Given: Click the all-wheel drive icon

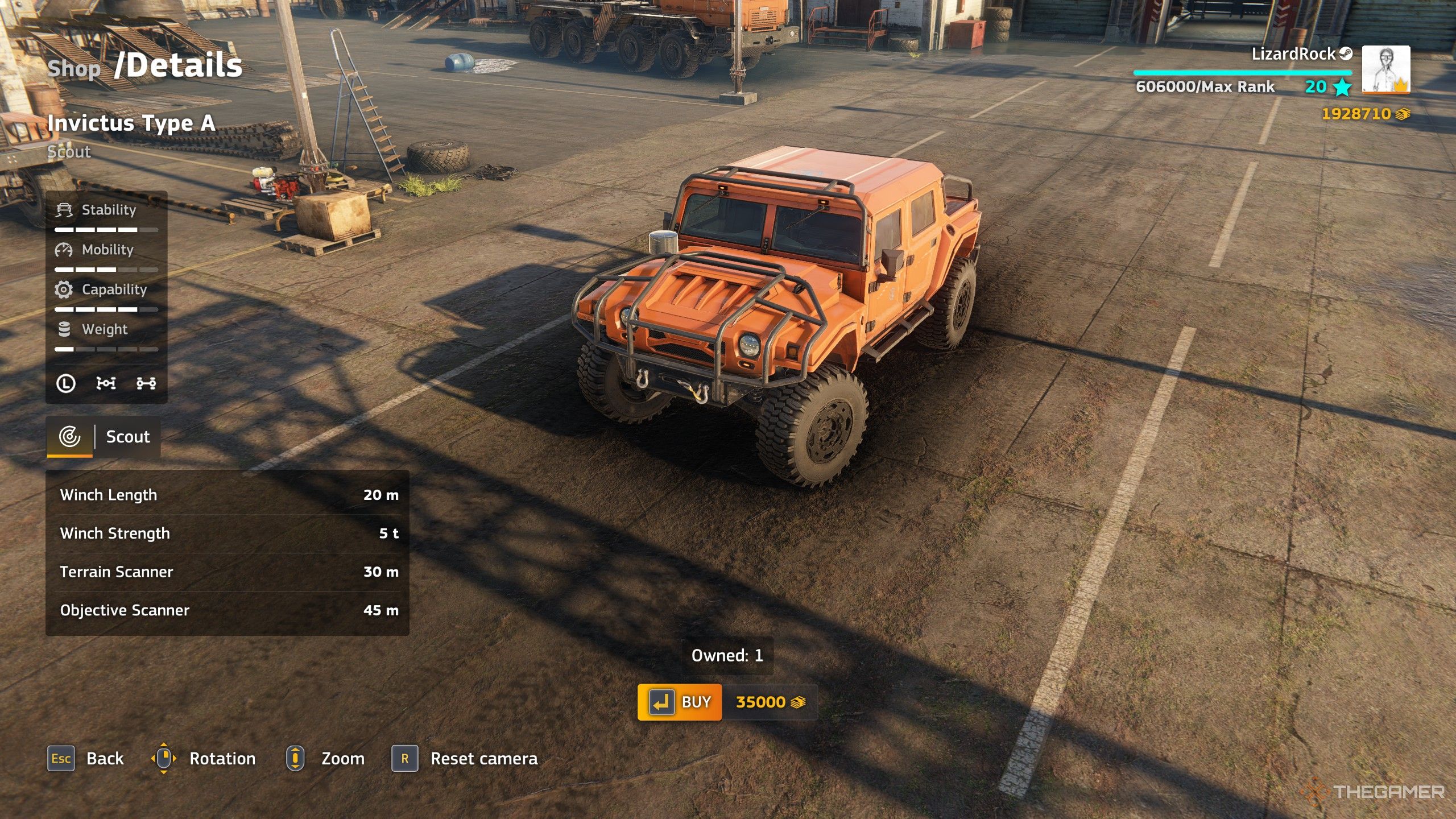Looking at the screenshot, I should (146, 383).
